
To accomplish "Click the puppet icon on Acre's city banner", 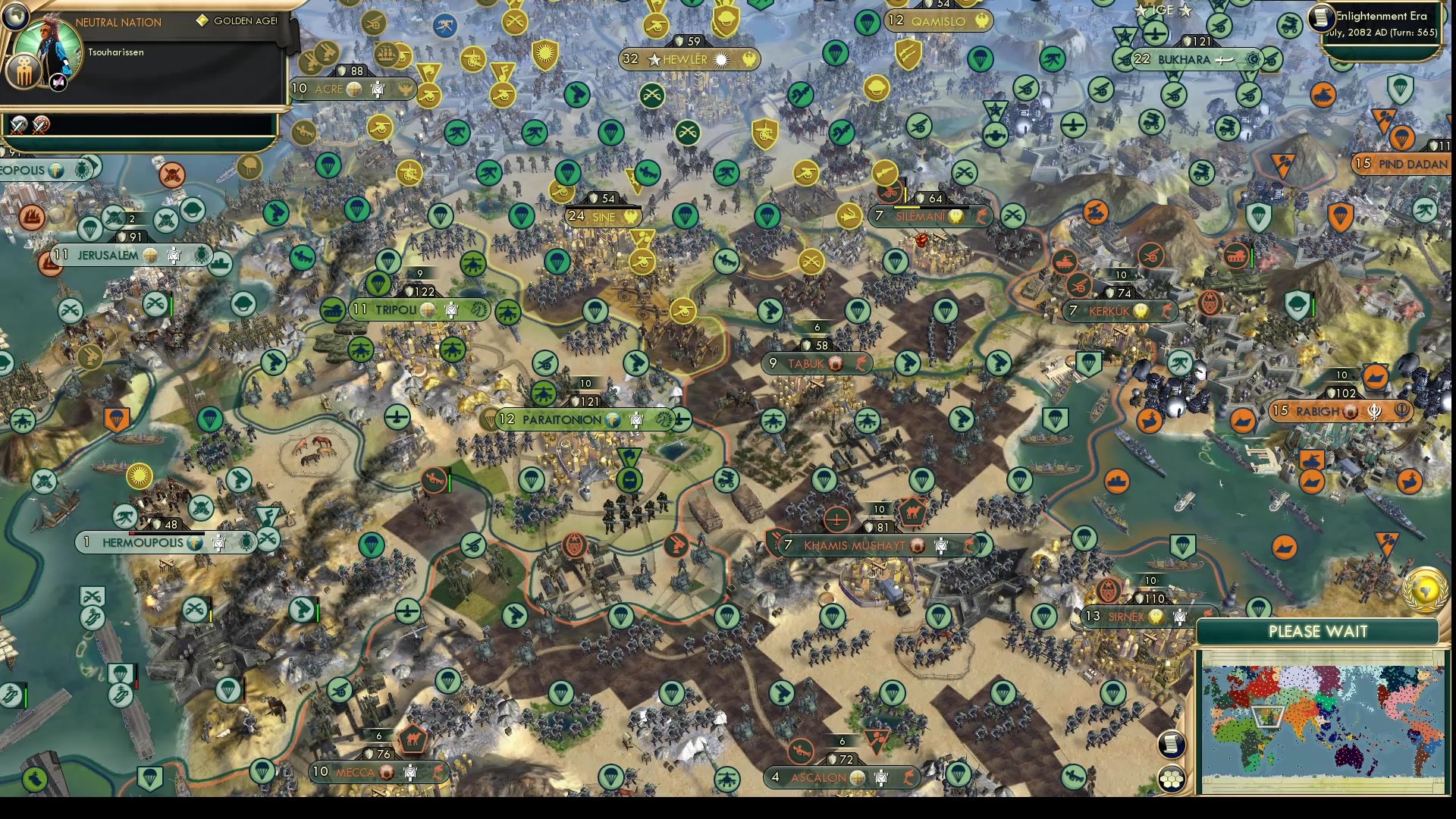I will click(378, 89).
